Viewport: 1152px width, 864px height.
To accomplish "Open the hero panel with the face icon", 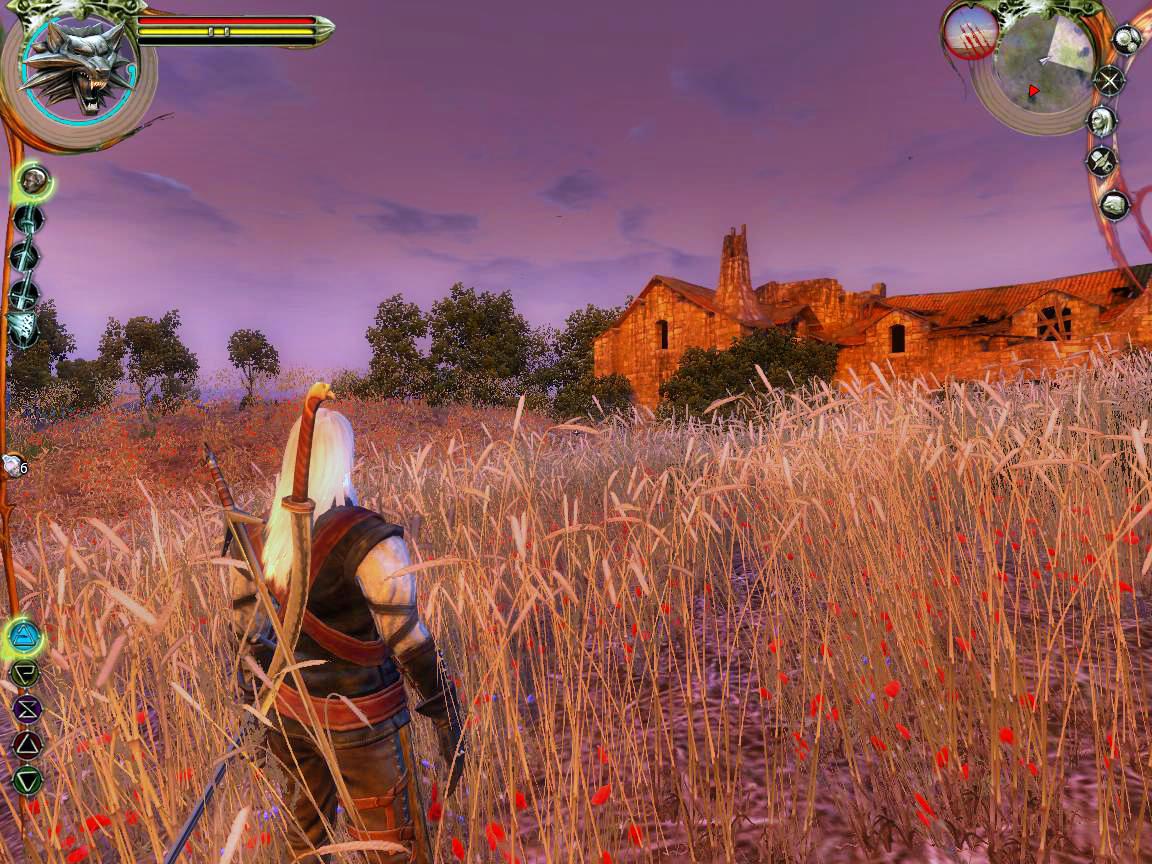I will pyautogui.click(x=1101, y=121).
